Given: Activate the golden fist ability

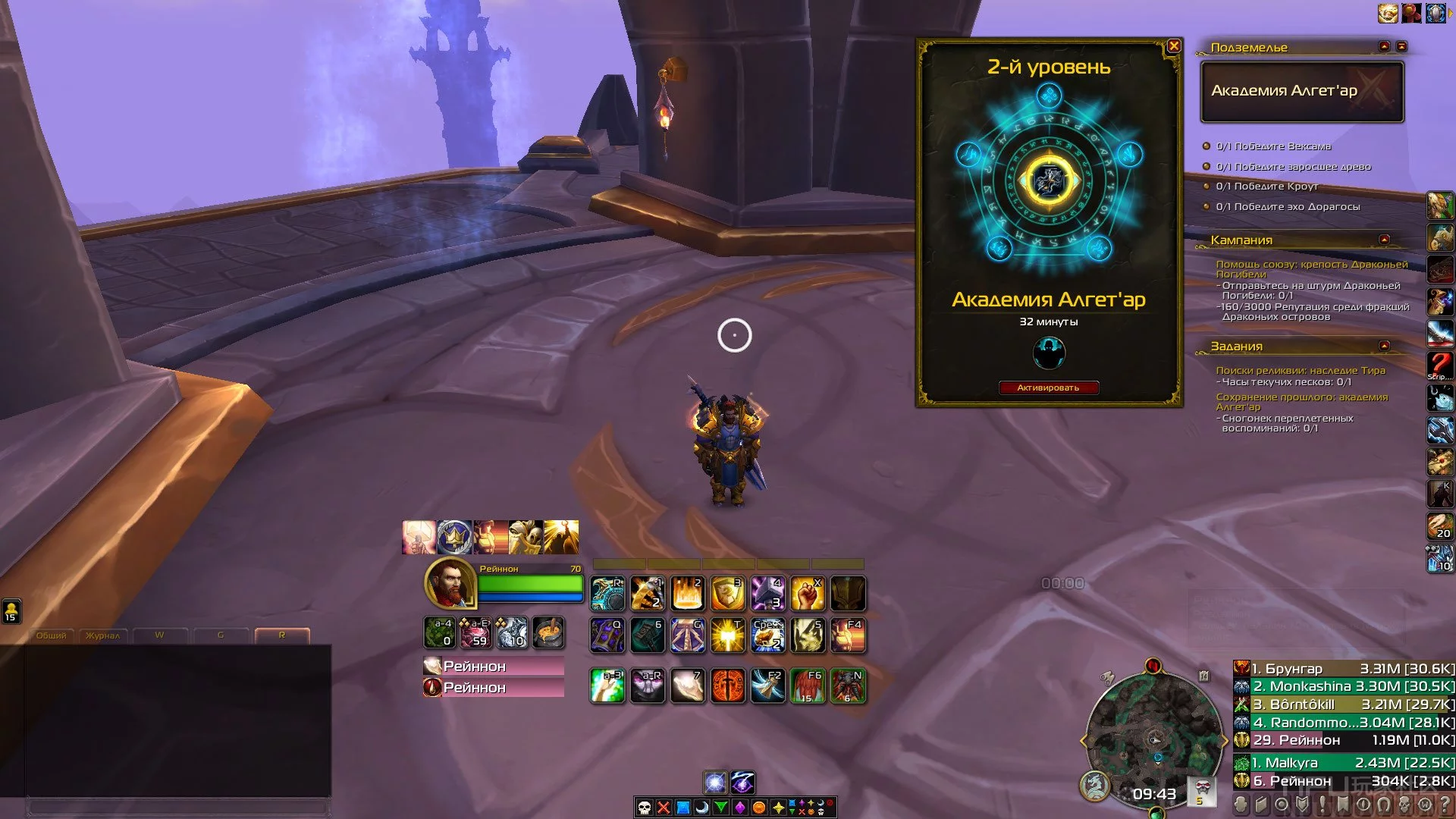Looking at the screenshot, I should pyautogui.click(x=807, y=593).
